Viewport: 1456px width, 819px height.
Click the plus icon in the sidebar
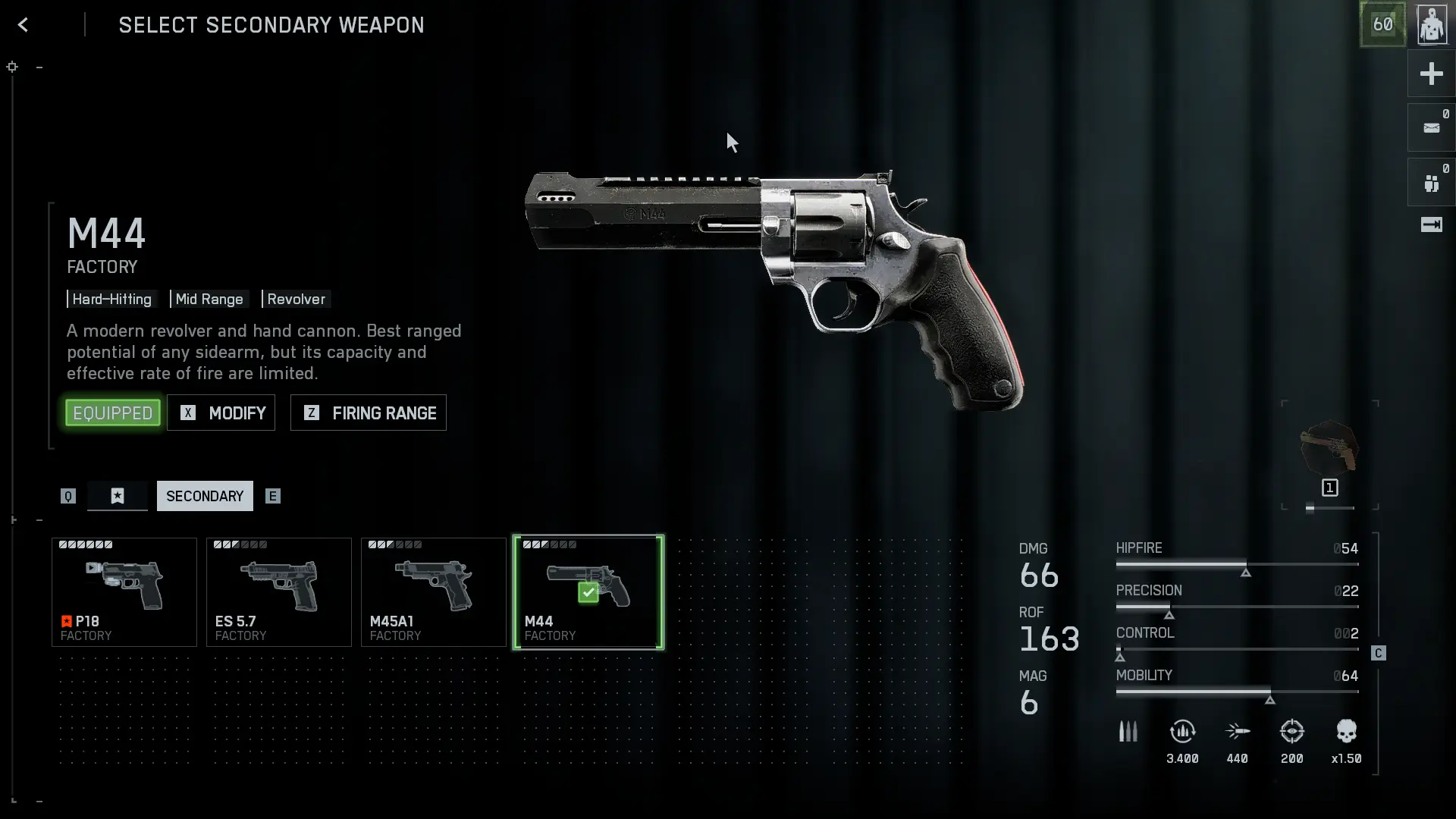pos(1431,74)
